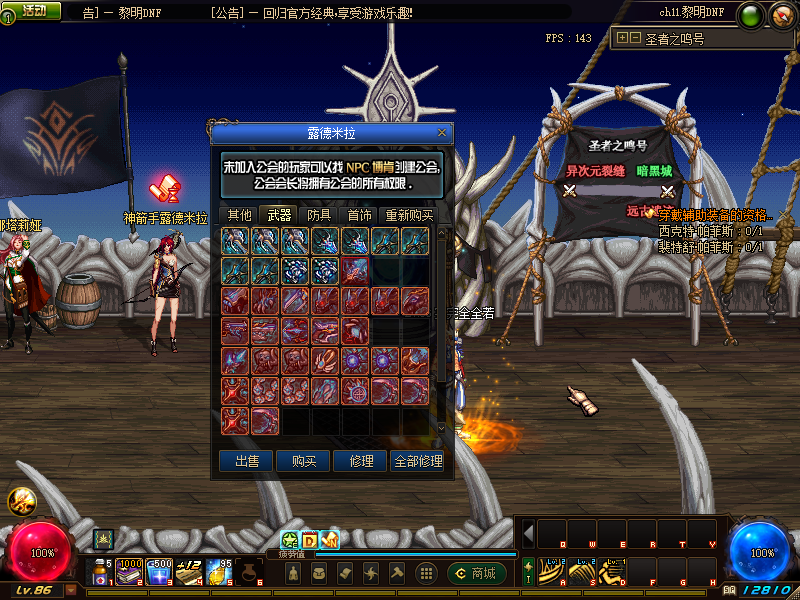
Task: Click the green orb button
Action: click(x=751, y=15)
